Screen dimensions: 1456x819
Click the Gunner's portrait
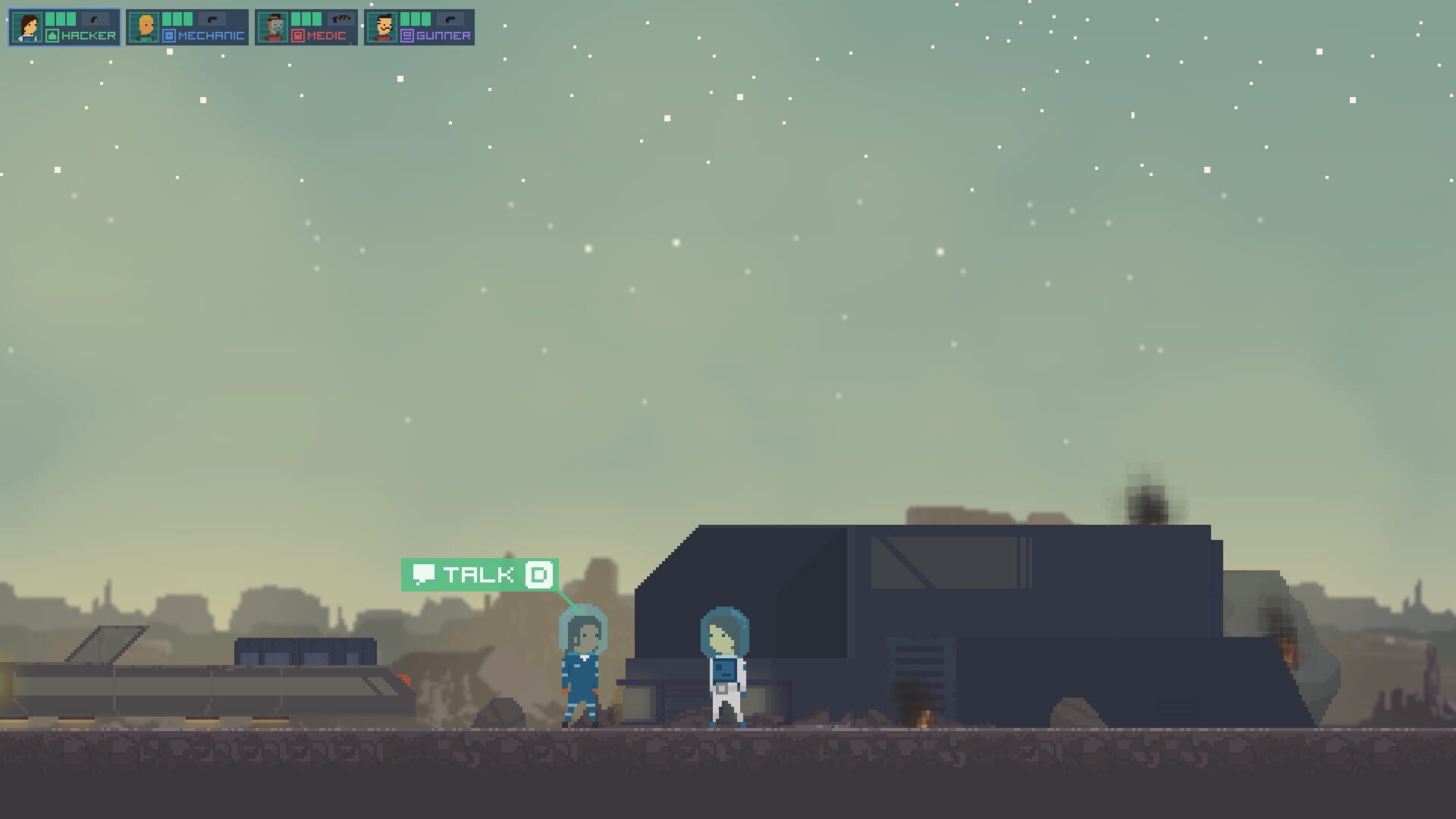[x=385, y=27]
